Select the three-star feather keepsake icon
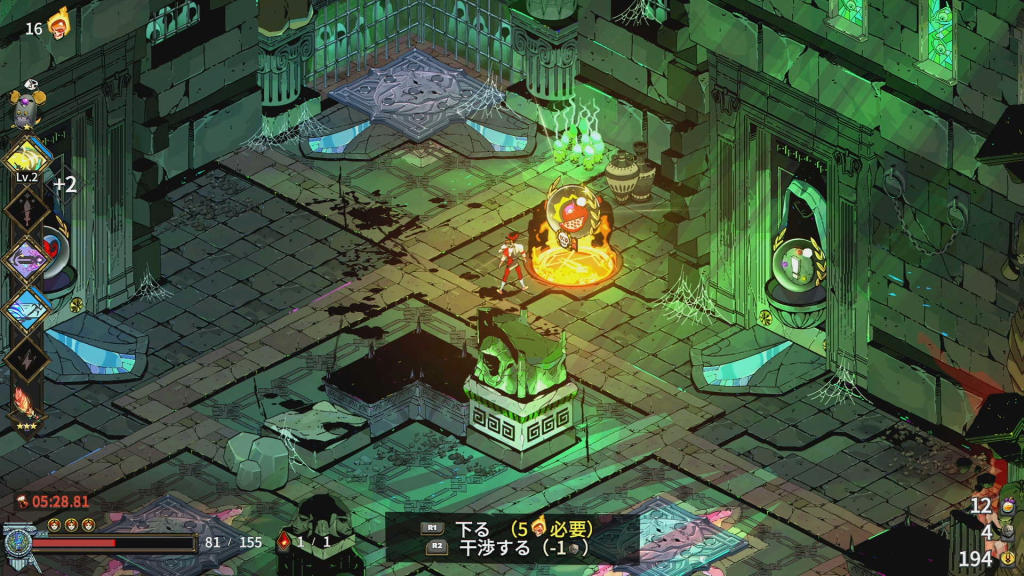1024x576 pixels. 27,404
